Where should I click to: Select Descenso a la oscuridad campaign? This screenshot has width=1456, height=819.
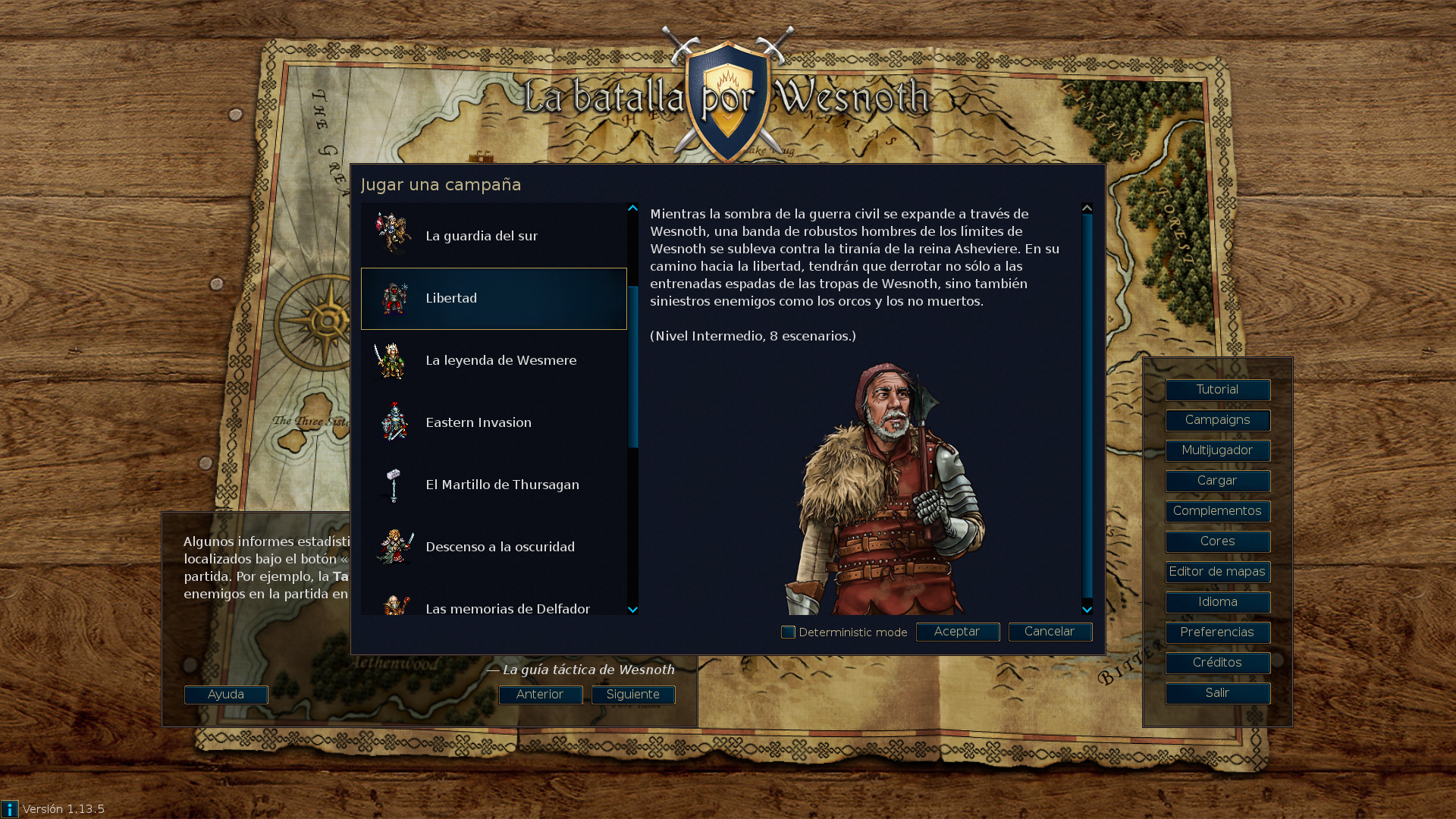[493, 547]
